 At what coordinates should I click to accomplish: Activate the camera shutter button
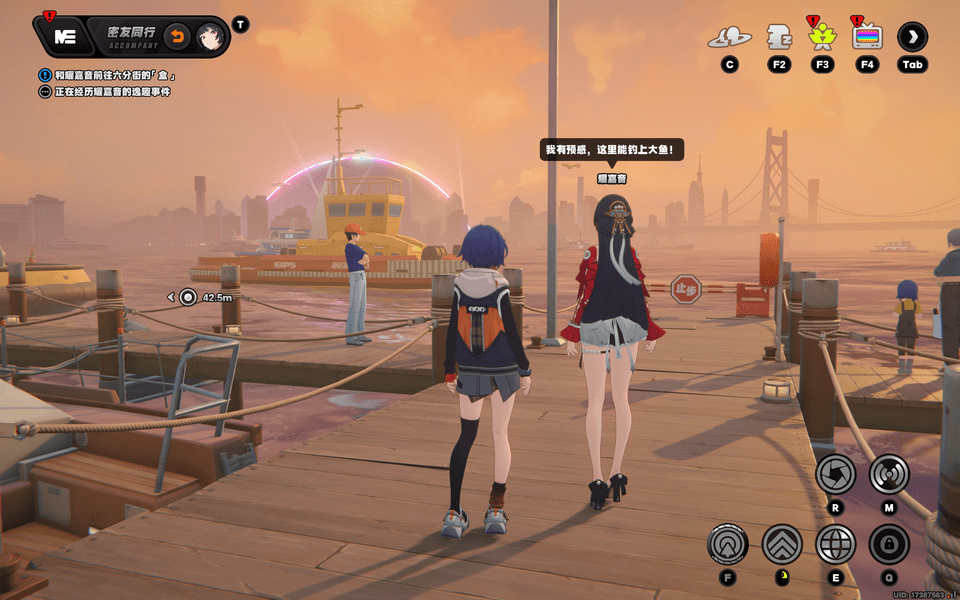pyautogui.click(x=835, y=474)
